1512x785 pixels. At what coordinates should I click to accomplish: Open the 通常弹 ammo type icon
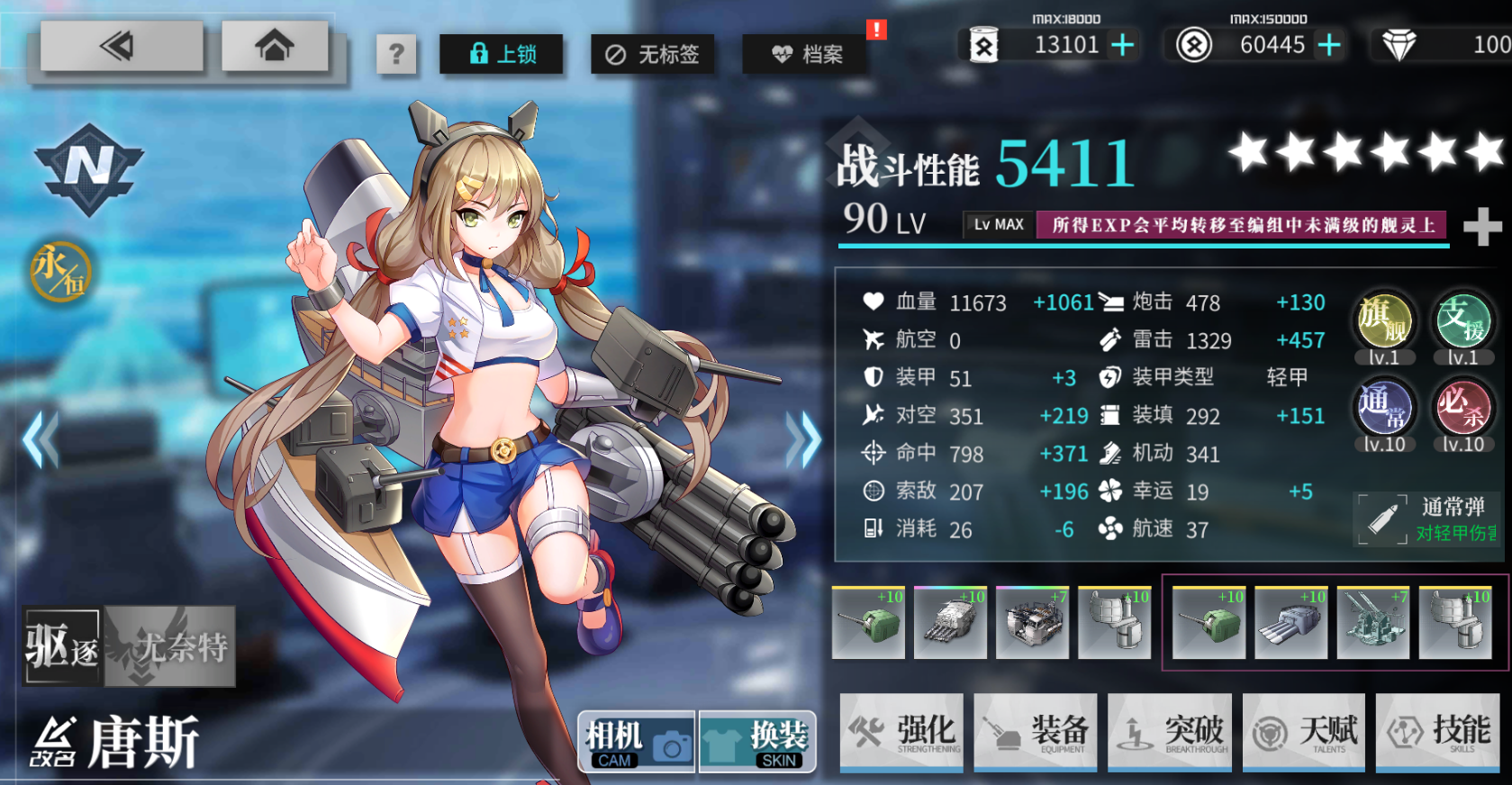(1384, 519)
